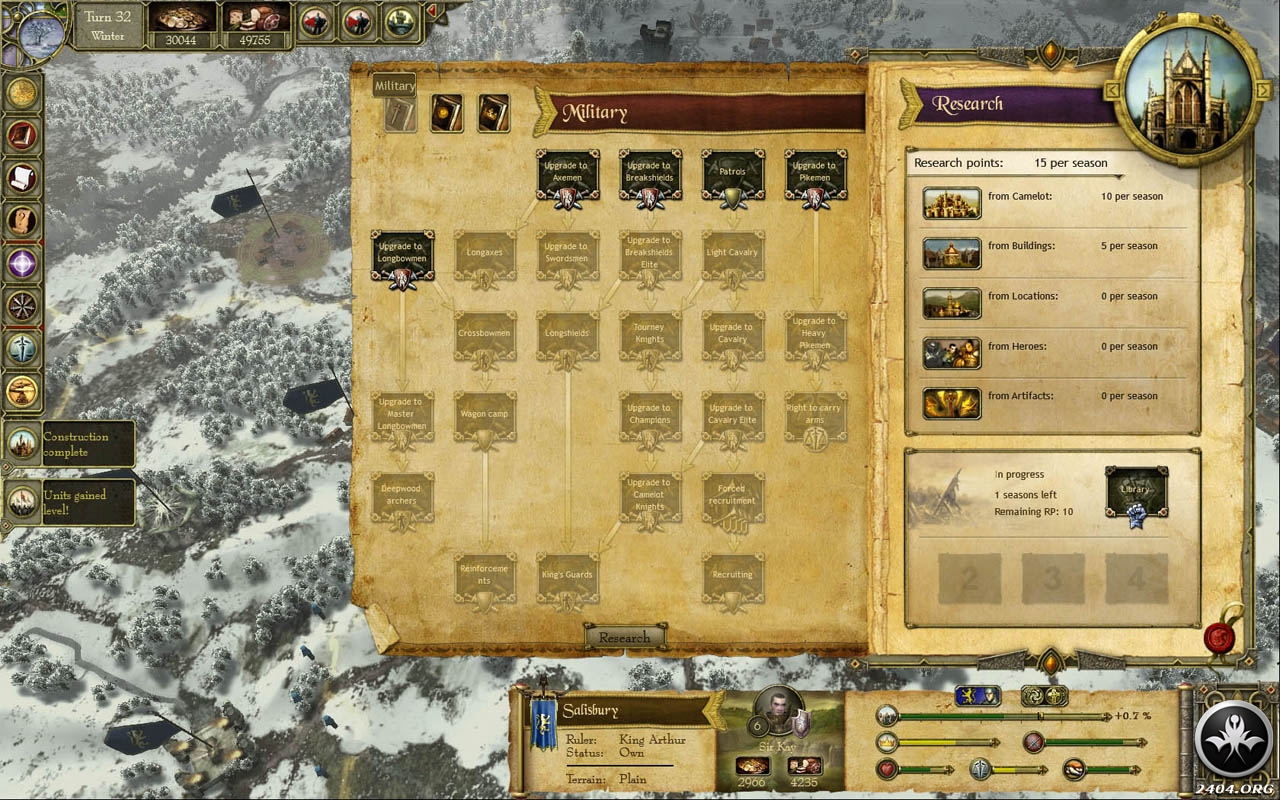Select the Sir Kay hero portrait
This screenshot has height=800, width=1280.
(x=775, y=708)
